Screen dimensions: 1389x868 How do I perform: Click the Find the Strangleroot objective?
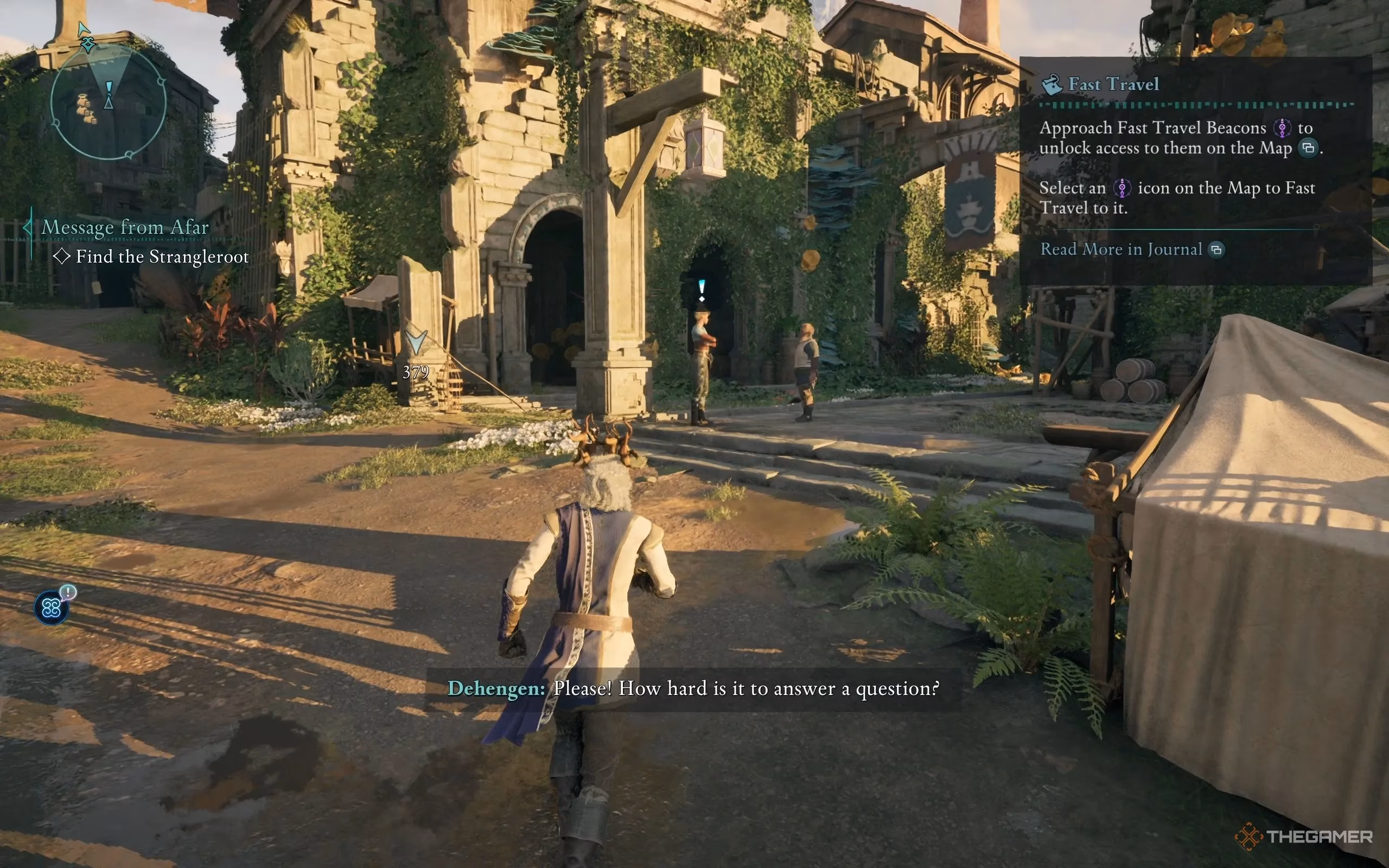click(x=162, y=257)
